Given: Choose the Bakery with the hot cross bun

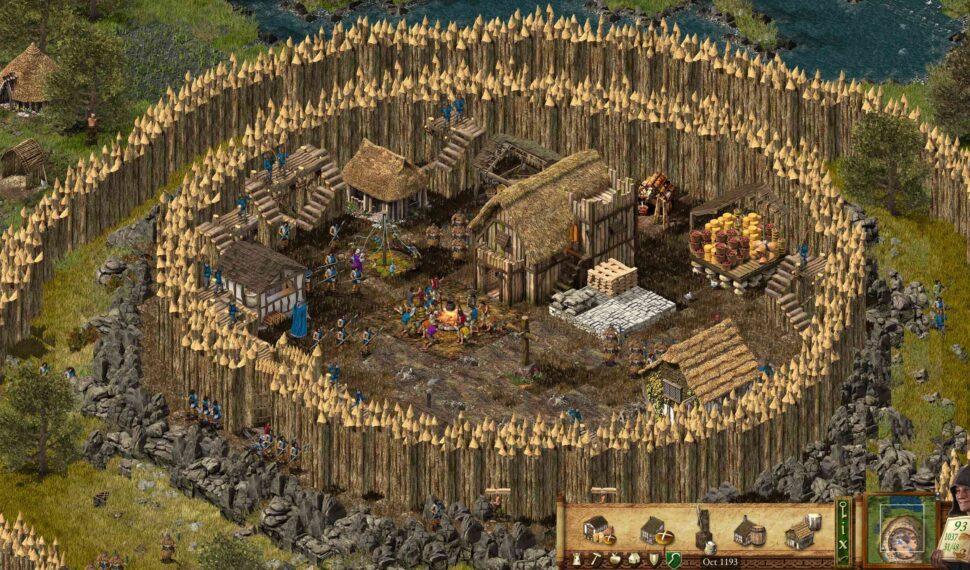Looking at the screenshot, I should tap(653, 530).
